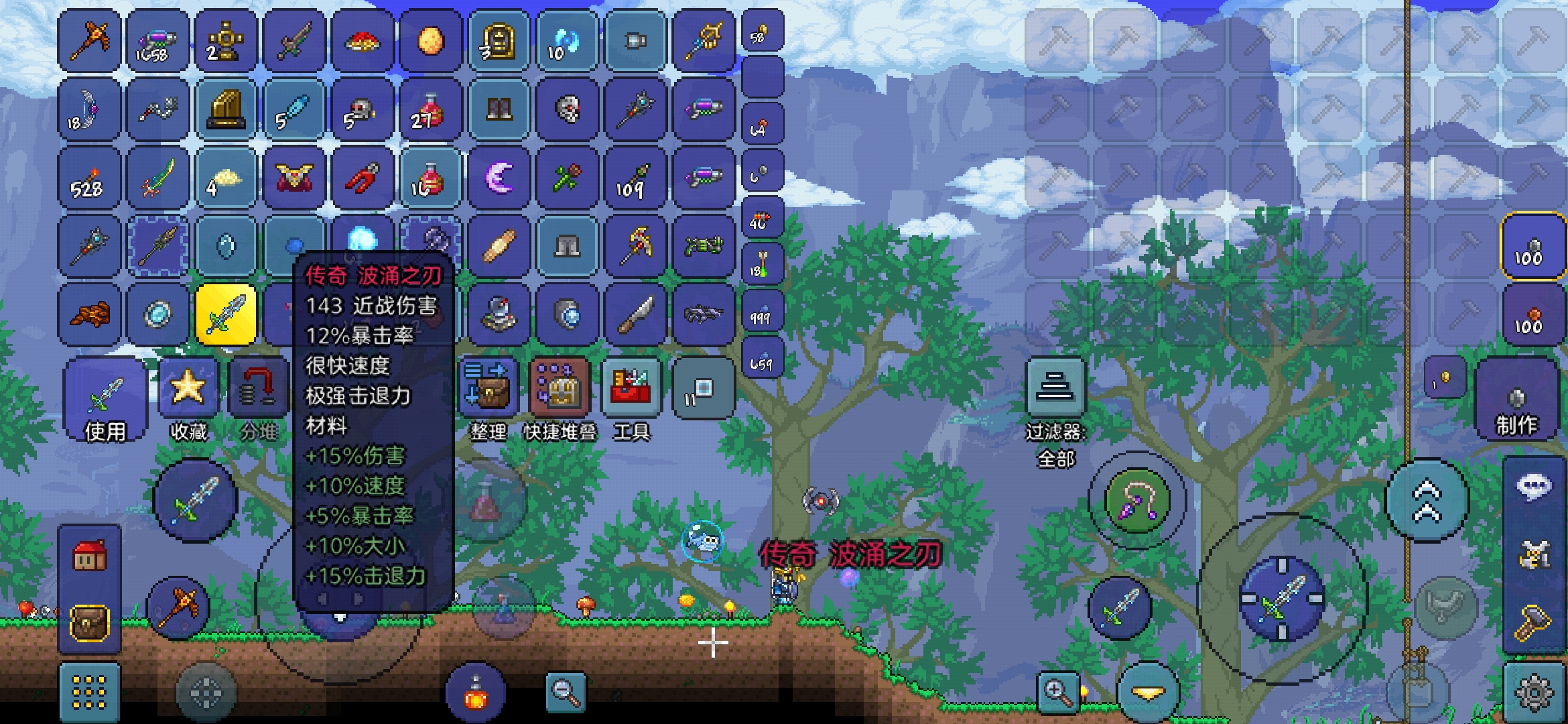
Task: Favorite the item with 收藏 star
Action: pyautogui.click(x=188, y=400)
